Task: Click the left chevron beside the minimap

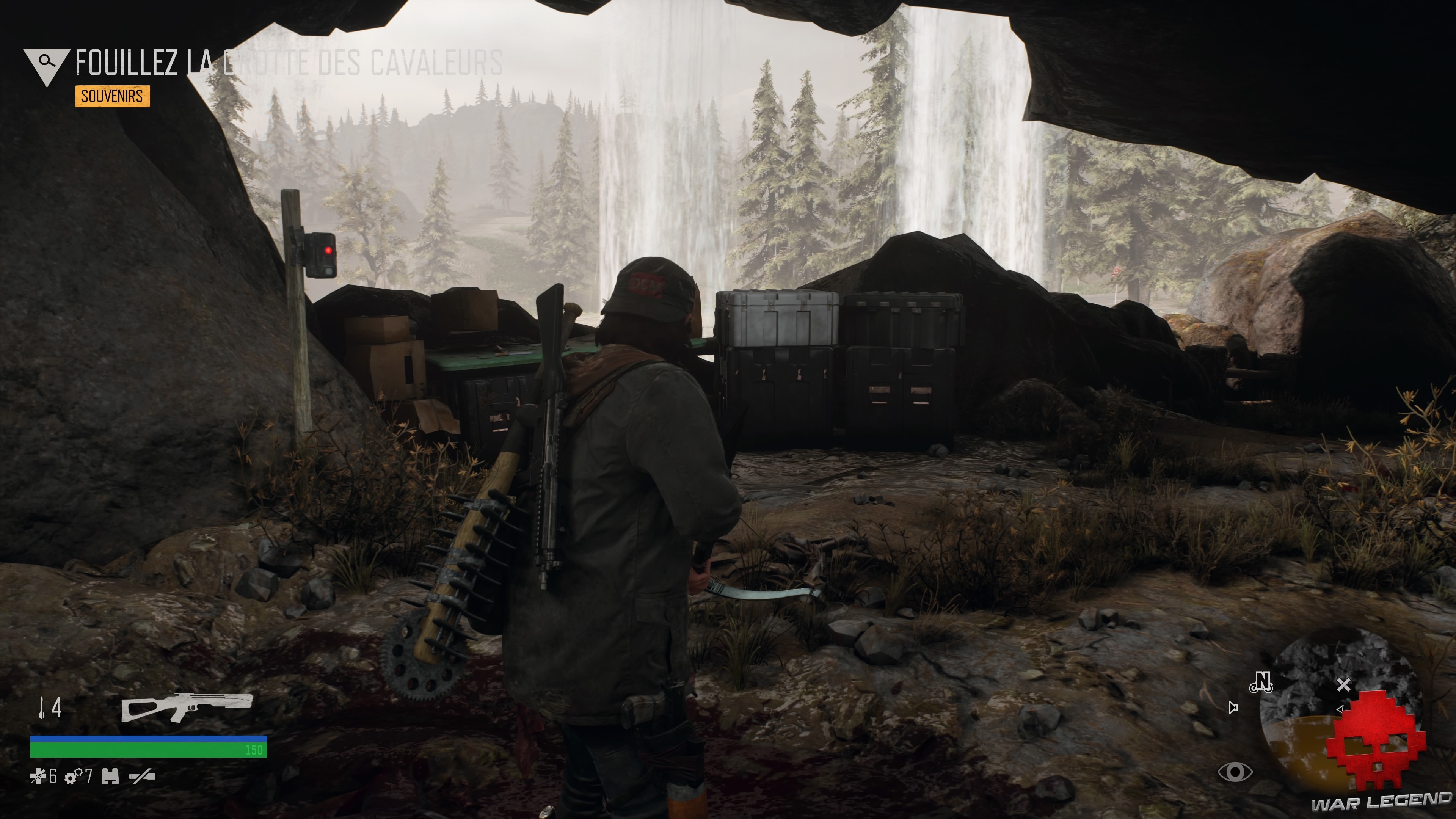Action: point(1340,709)
